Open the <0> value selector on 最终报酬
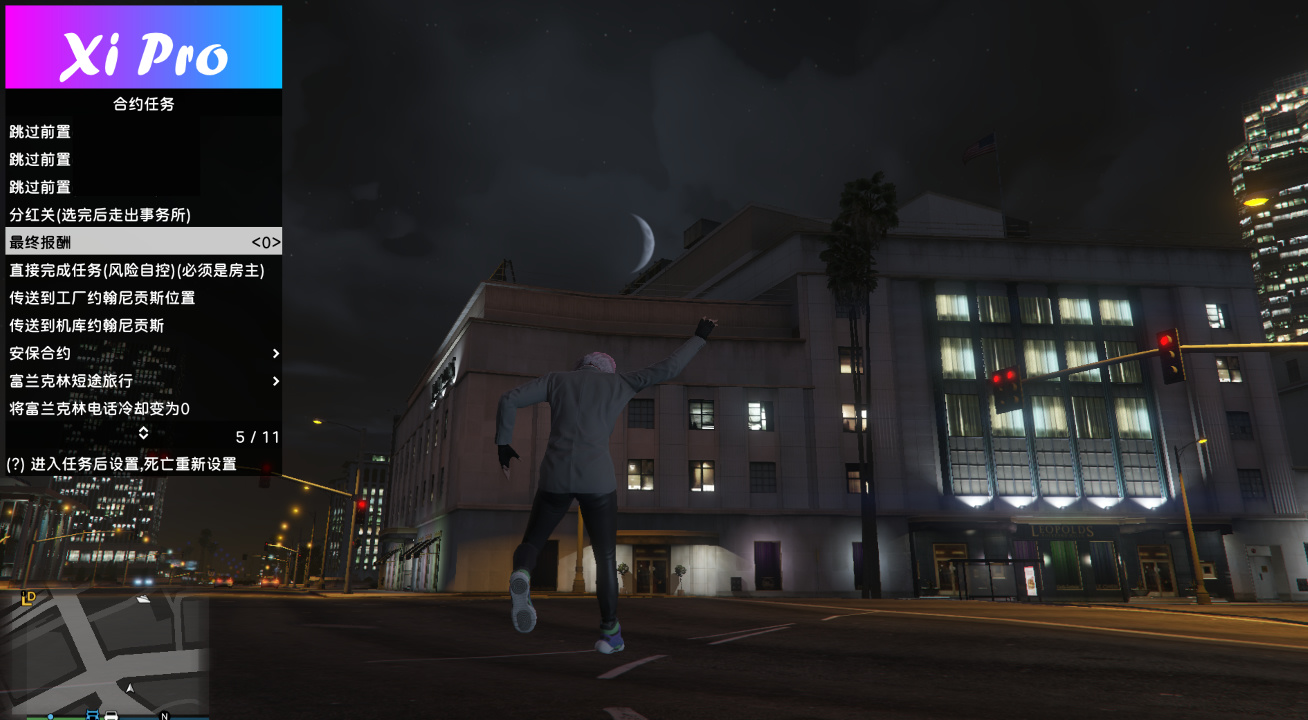 (264, 241)
